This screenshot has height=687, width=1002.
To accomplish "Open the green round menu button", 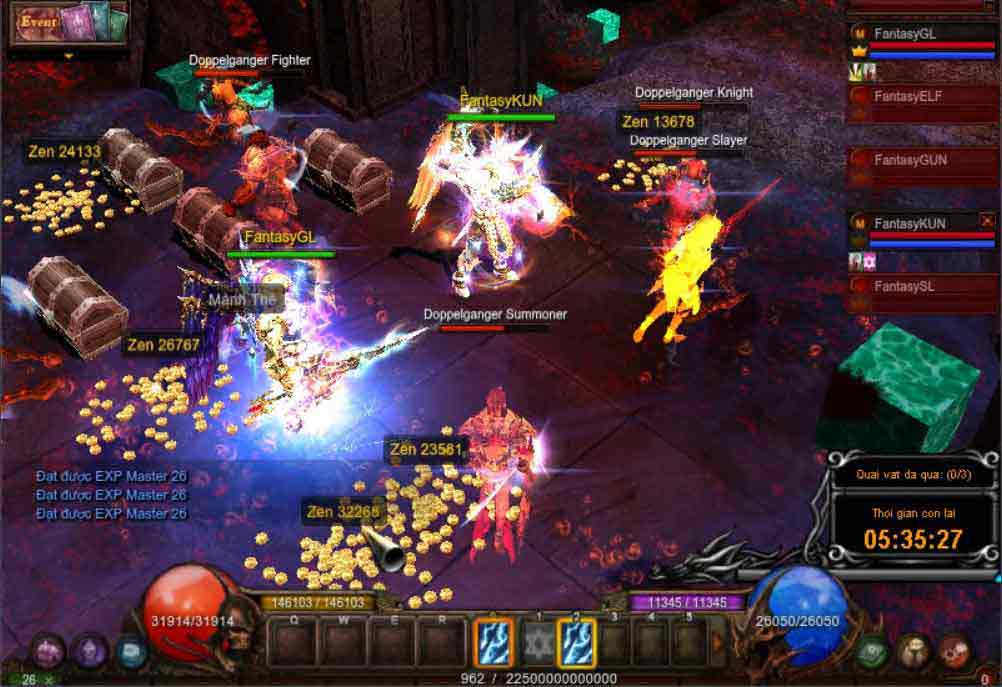I will [872, 651].
